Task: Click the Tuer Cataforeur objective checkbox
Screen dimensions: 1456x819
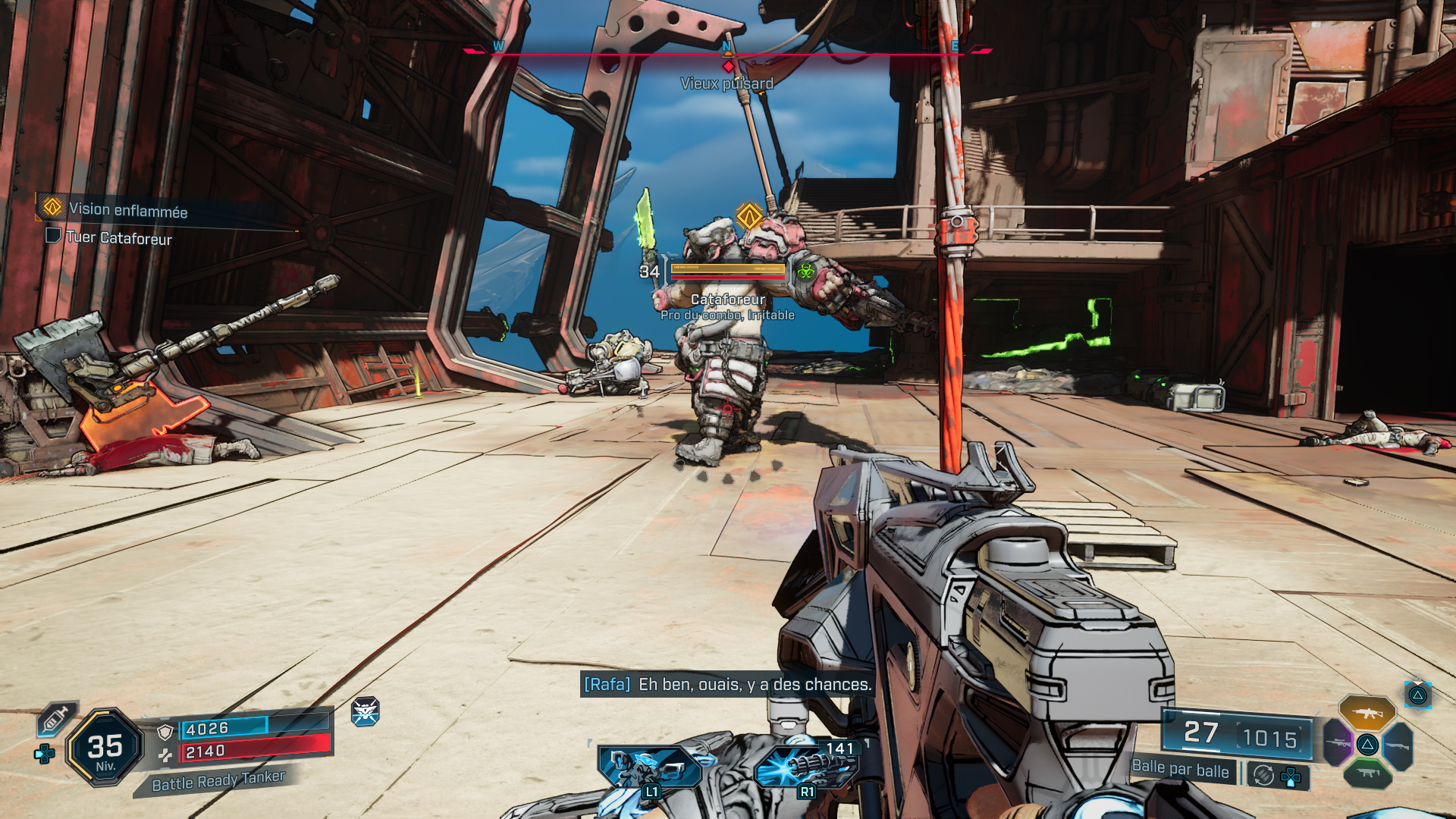Action: [x=53, y=236]
